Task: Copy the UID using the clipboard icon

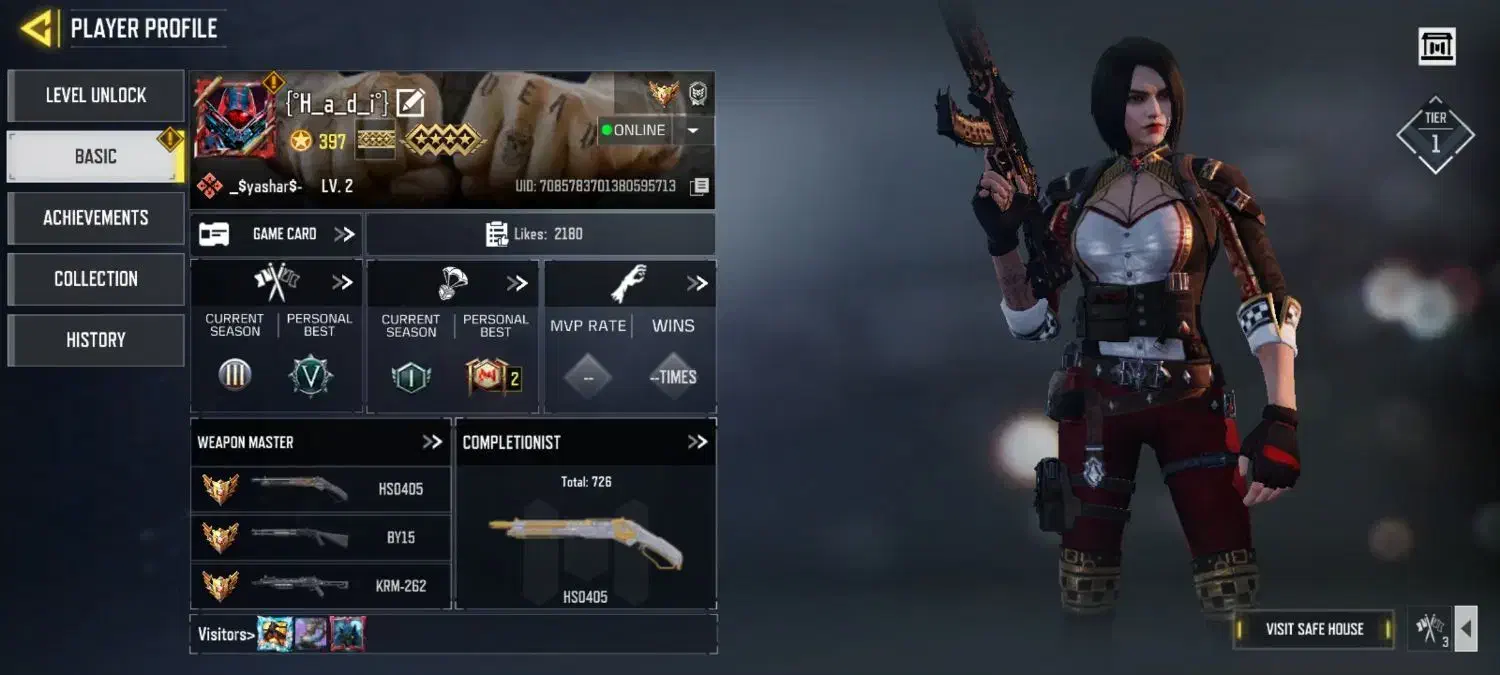Action: point(700,186)
